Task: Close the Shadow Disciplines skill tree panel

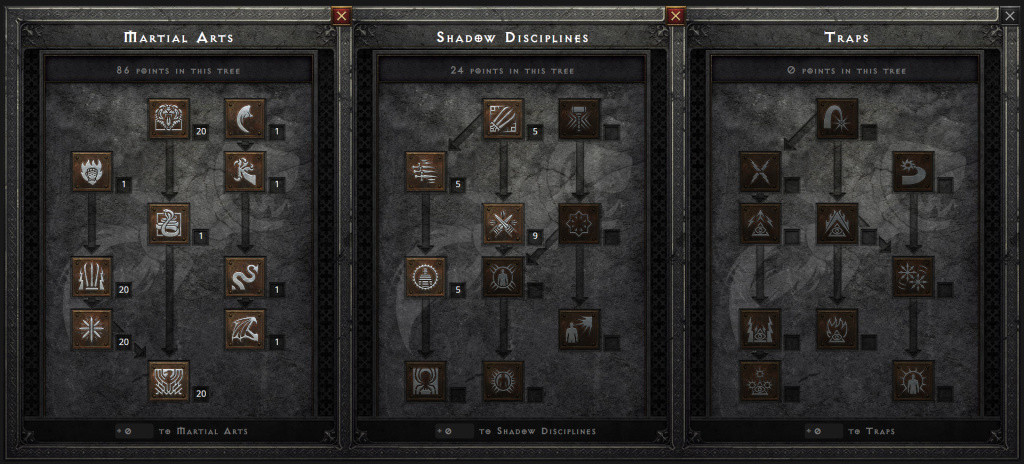Action: tap(675, 15)
